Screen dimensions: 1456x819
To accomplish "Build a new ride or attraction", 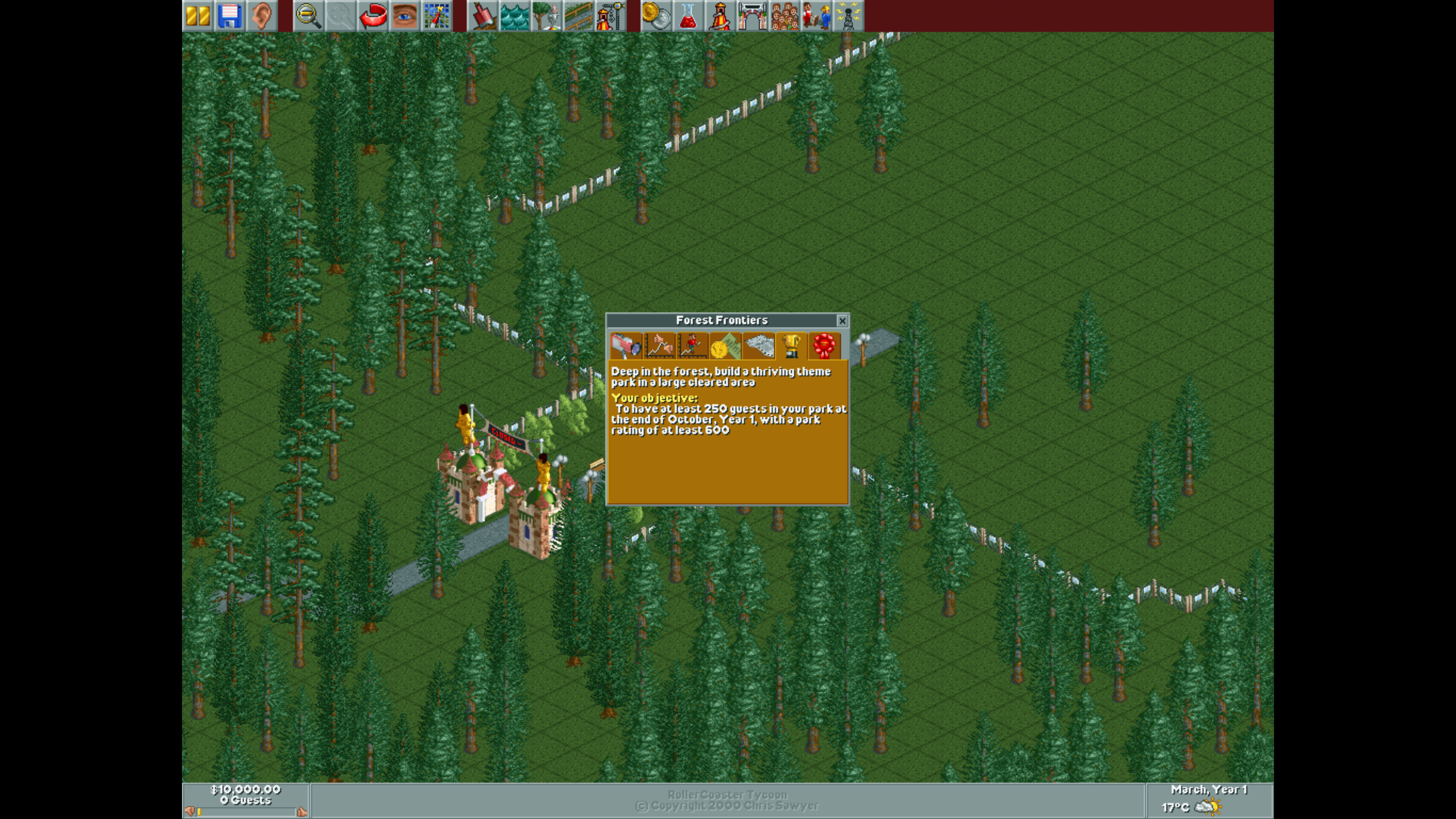I will [x=610, y=16].
